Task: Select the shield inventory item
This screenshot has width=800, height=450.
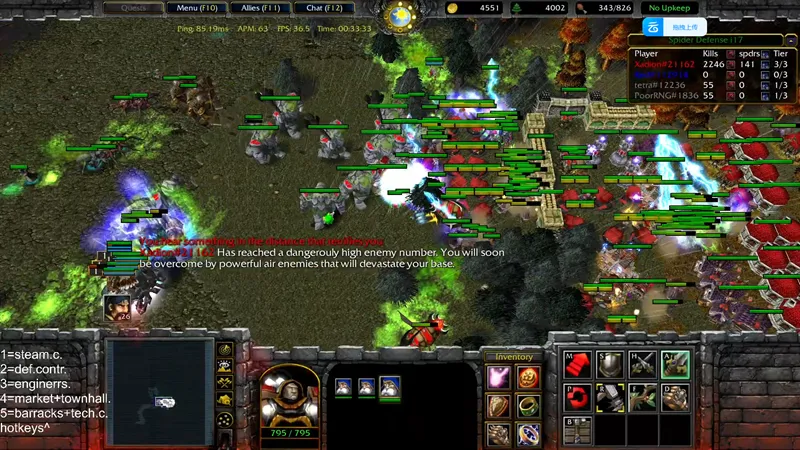Action: 499,406
